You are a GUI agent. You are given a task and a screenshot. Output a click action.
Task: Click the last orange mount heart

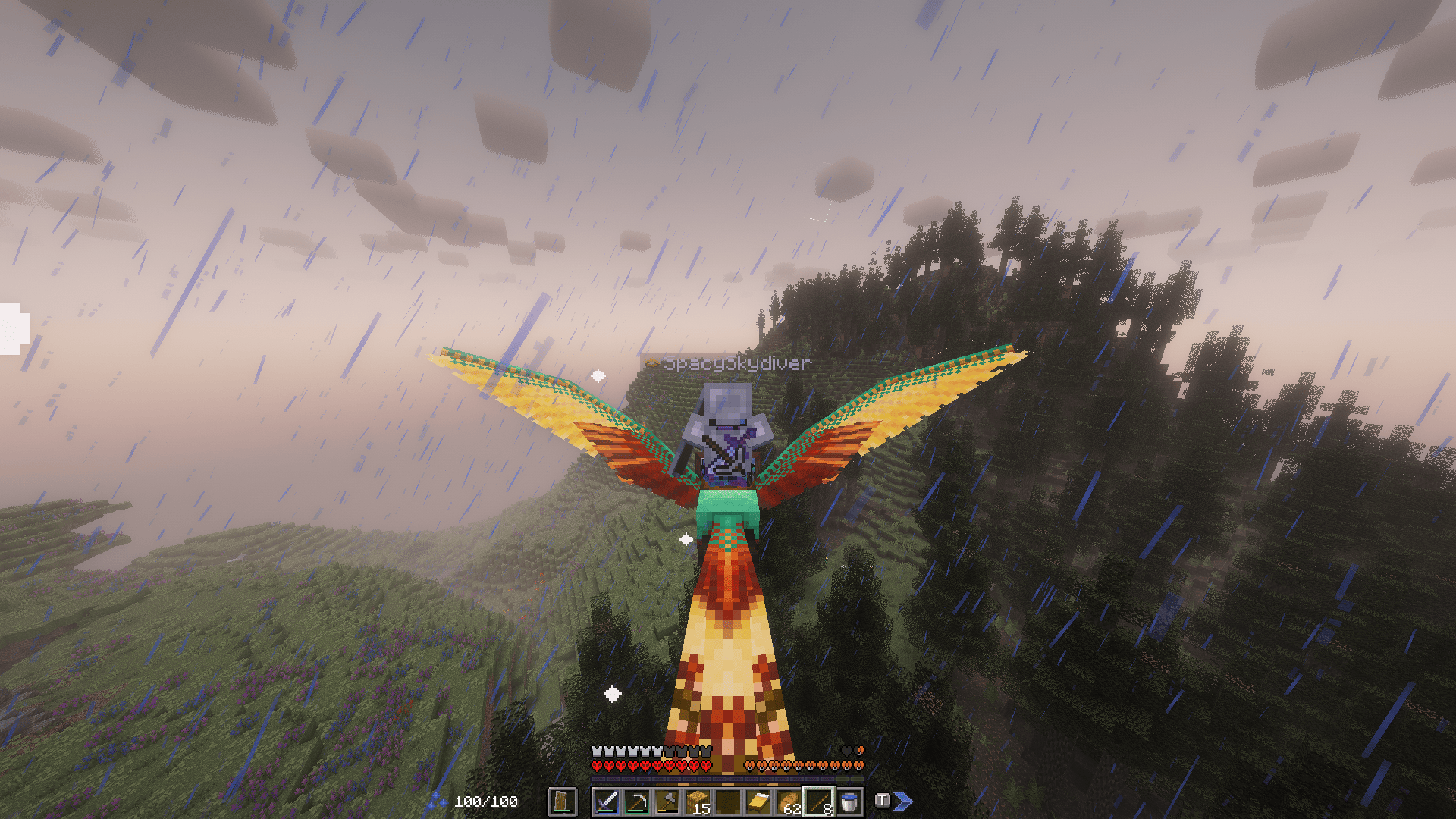(x=858, y=766)
